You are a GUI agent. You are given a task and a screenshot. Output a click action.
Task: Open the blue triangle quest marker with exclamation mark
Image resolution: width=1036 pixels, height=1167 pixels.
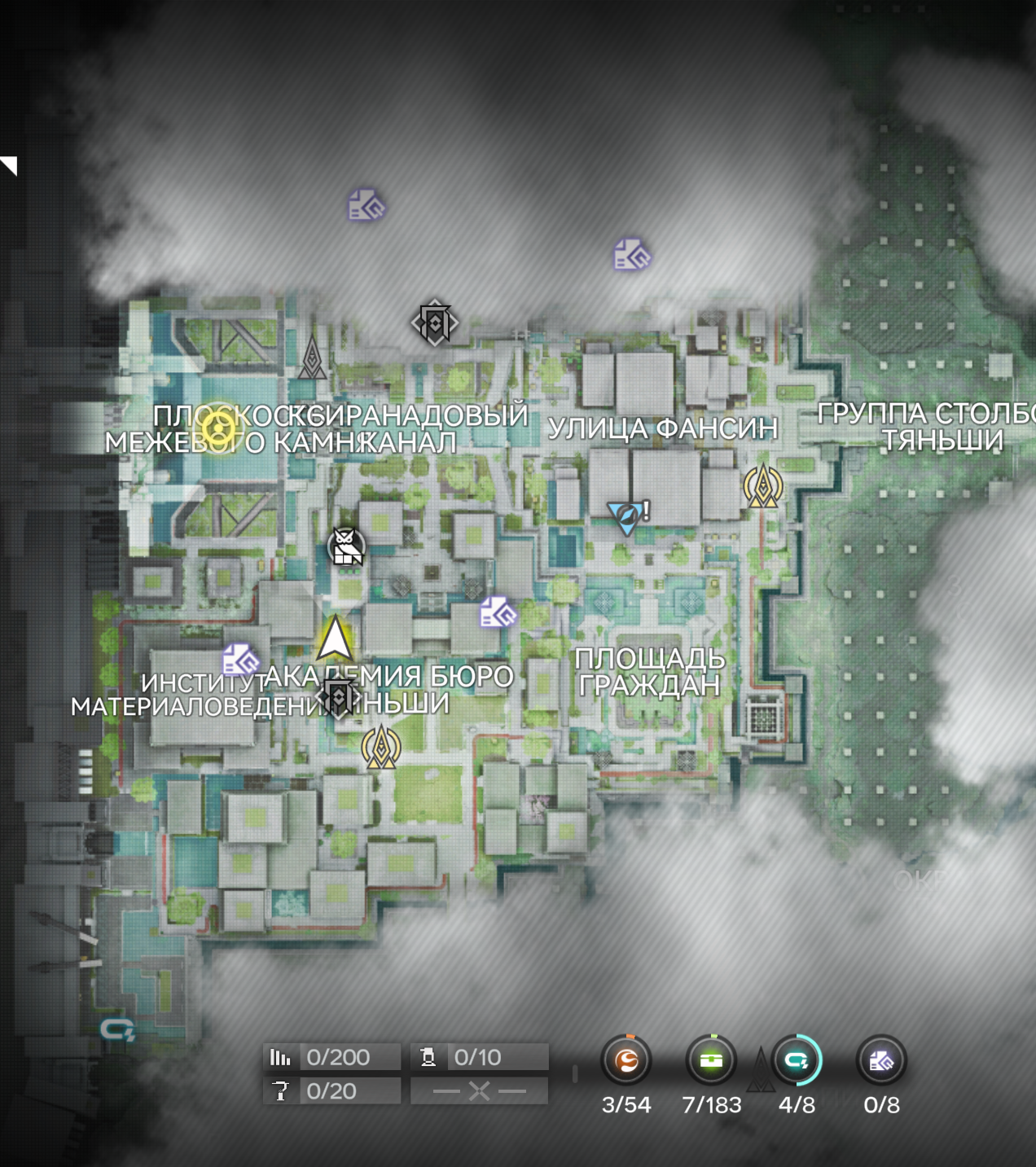click(x=627, y=516)
